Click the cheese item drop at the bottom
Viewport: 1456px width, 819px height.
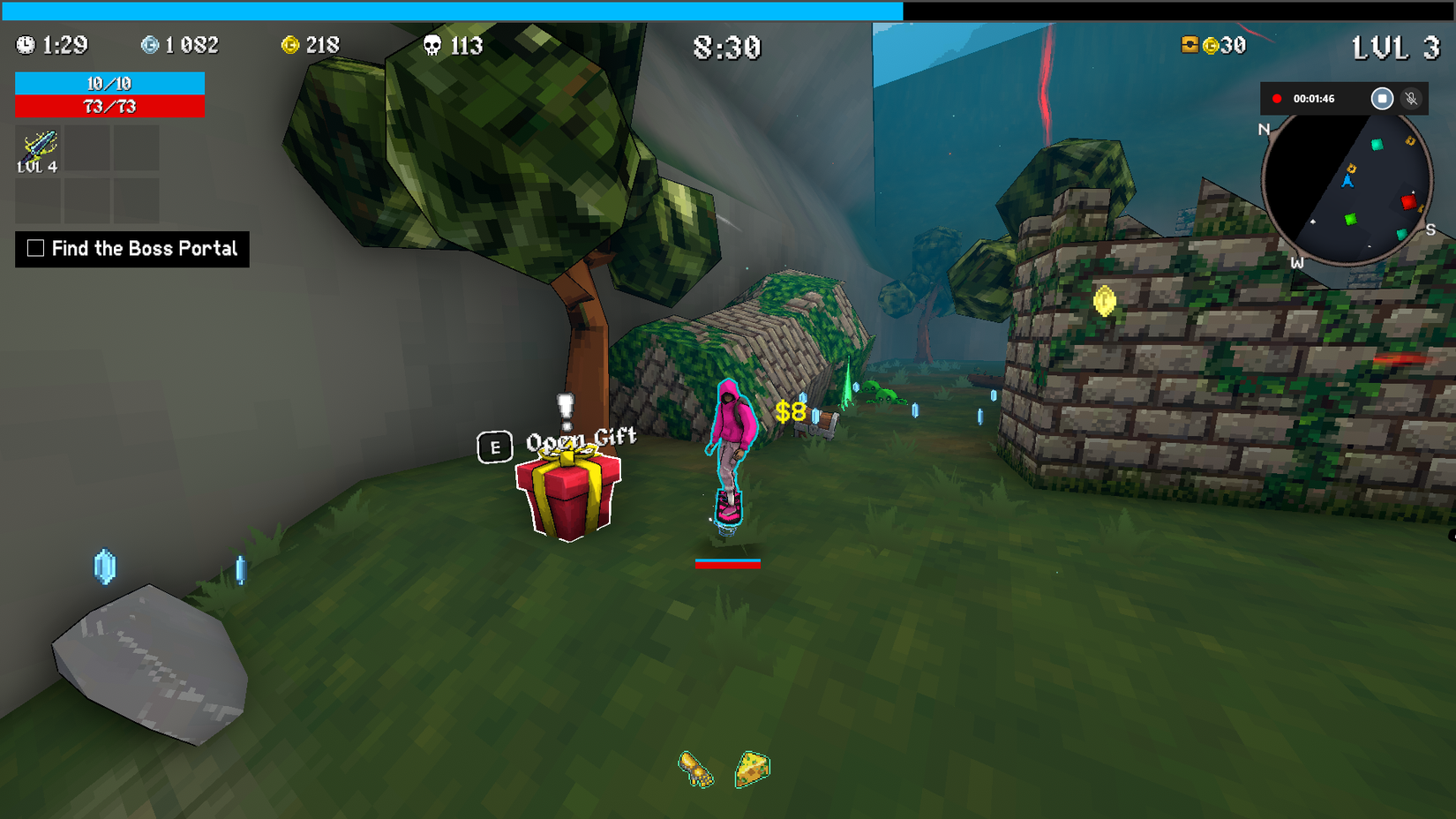point(750,768)
